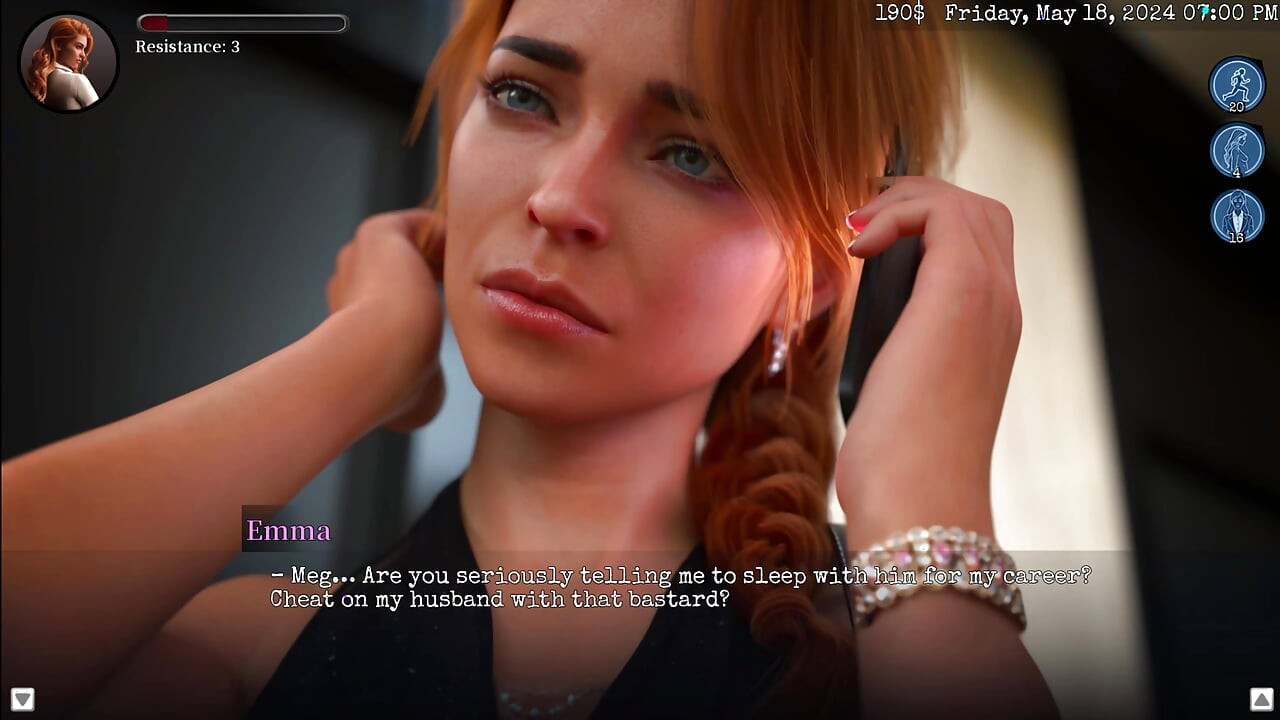Click the fitness icon's counter showing 20
The height and width of the screenshot is (720, 1280).
click(x=1237, y=105)
